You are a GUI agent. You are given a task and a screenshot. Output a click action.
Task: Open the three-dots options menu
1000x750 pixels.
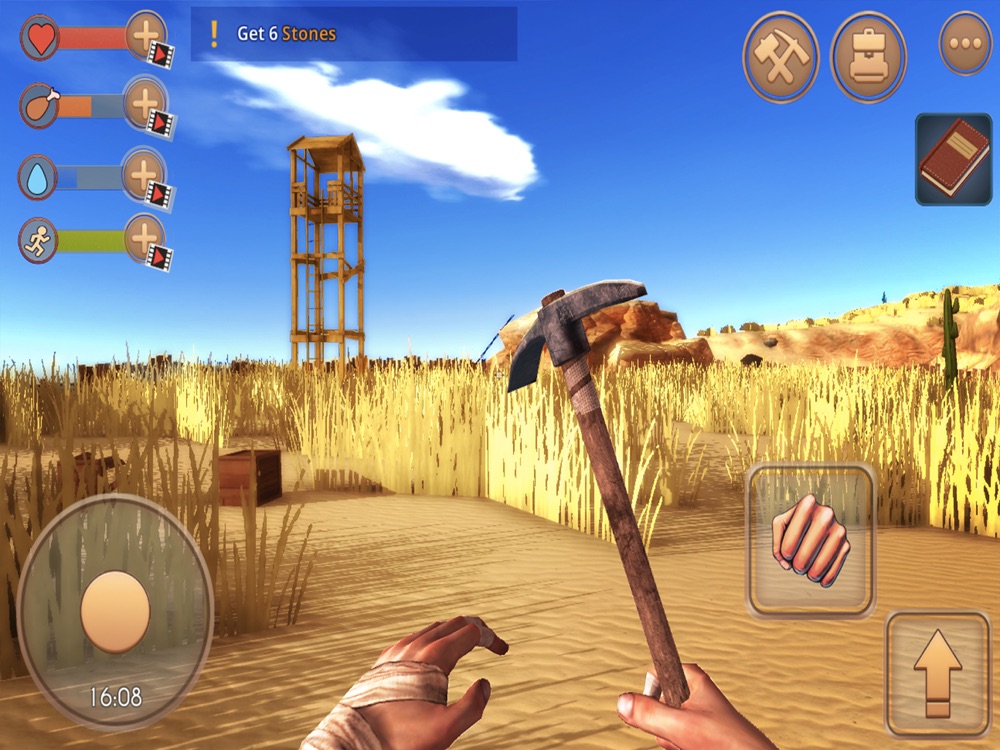tap(965, 44)
